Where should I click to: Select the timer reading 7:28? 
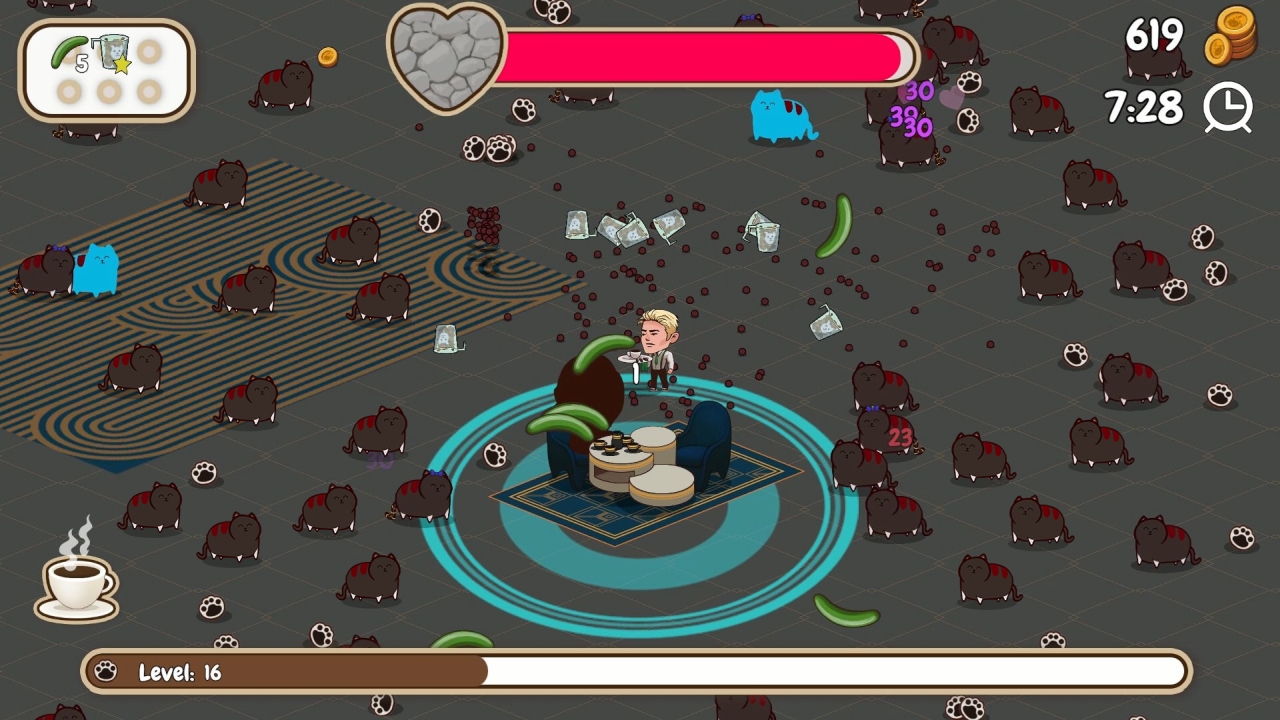point(1143,108)
